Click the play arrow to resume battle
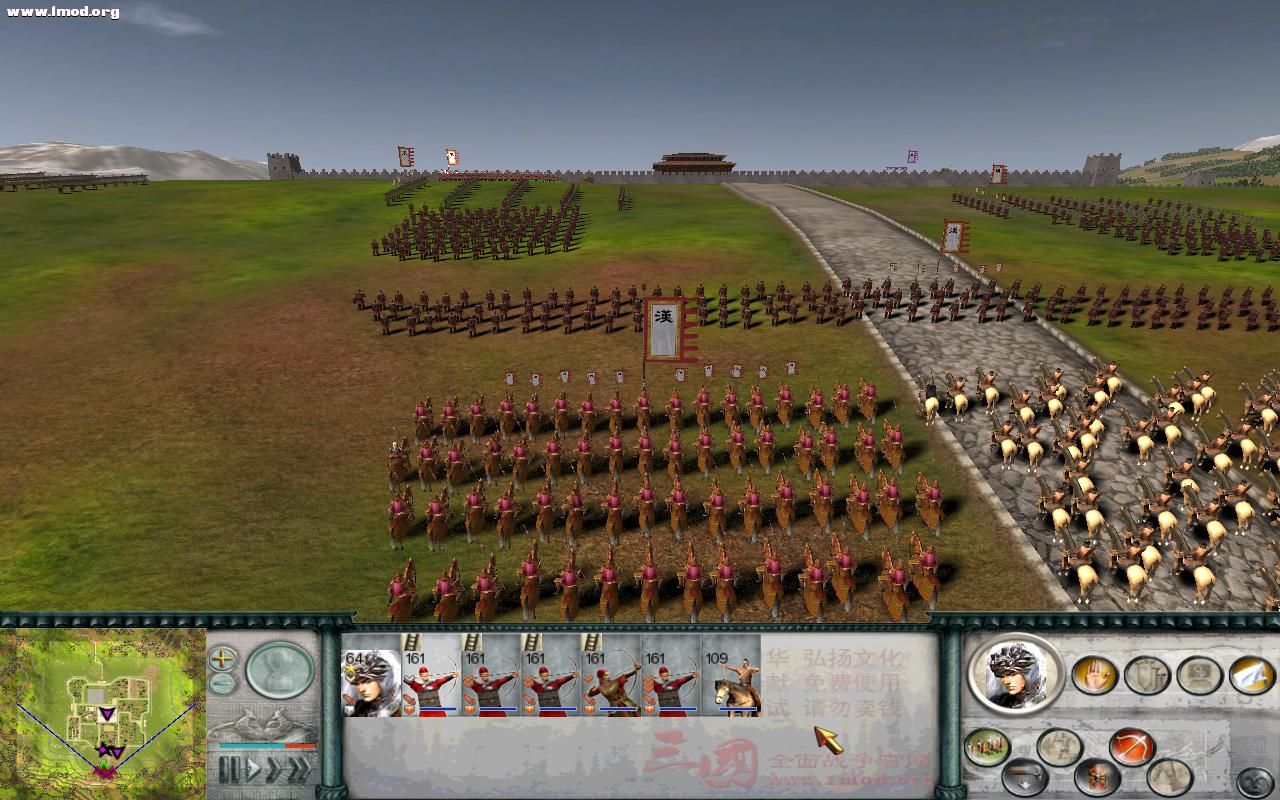 point(255,768)
